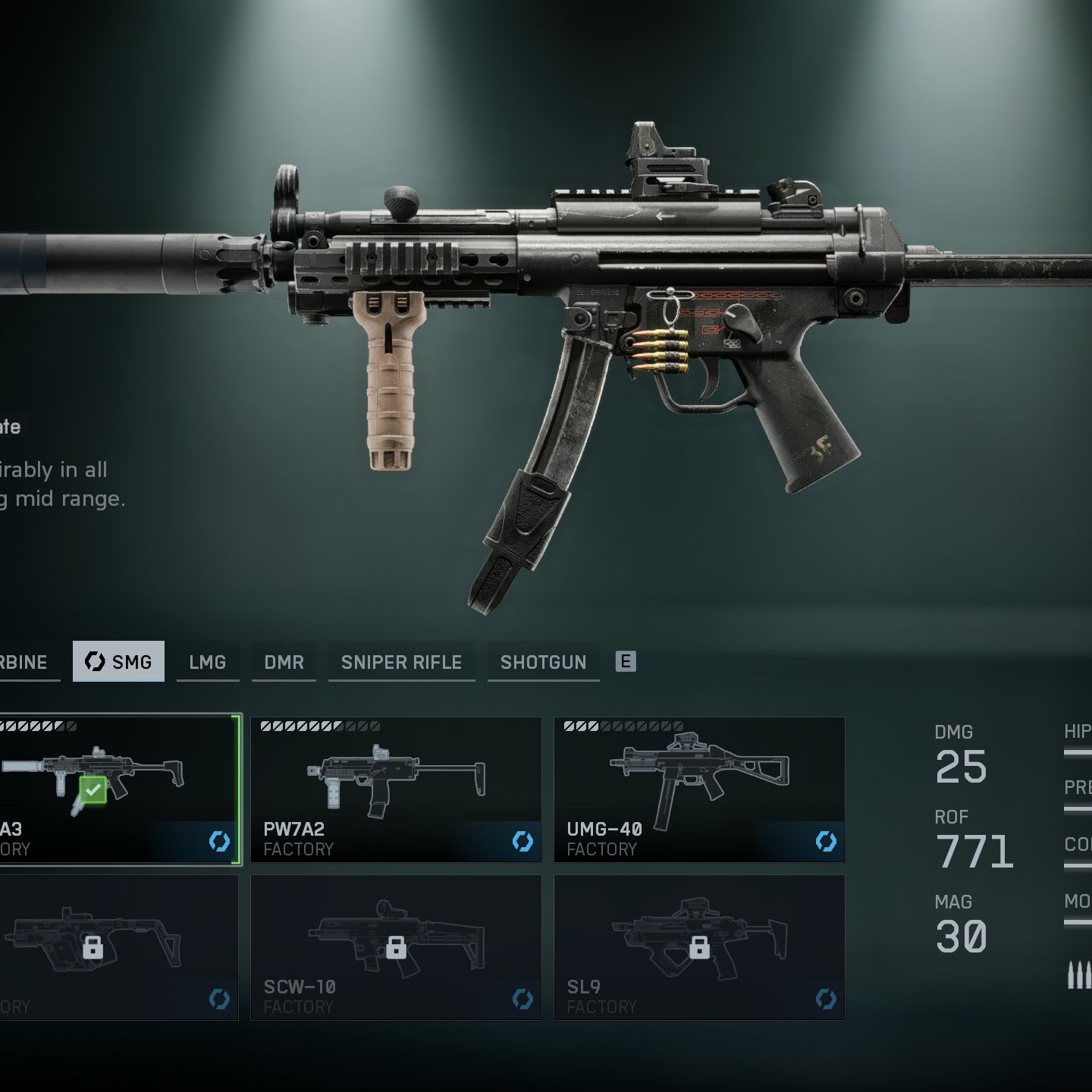The image size is (1092, 1092).
Task: Pick the locked SL9 weapon tile
Action: point(699,947)
